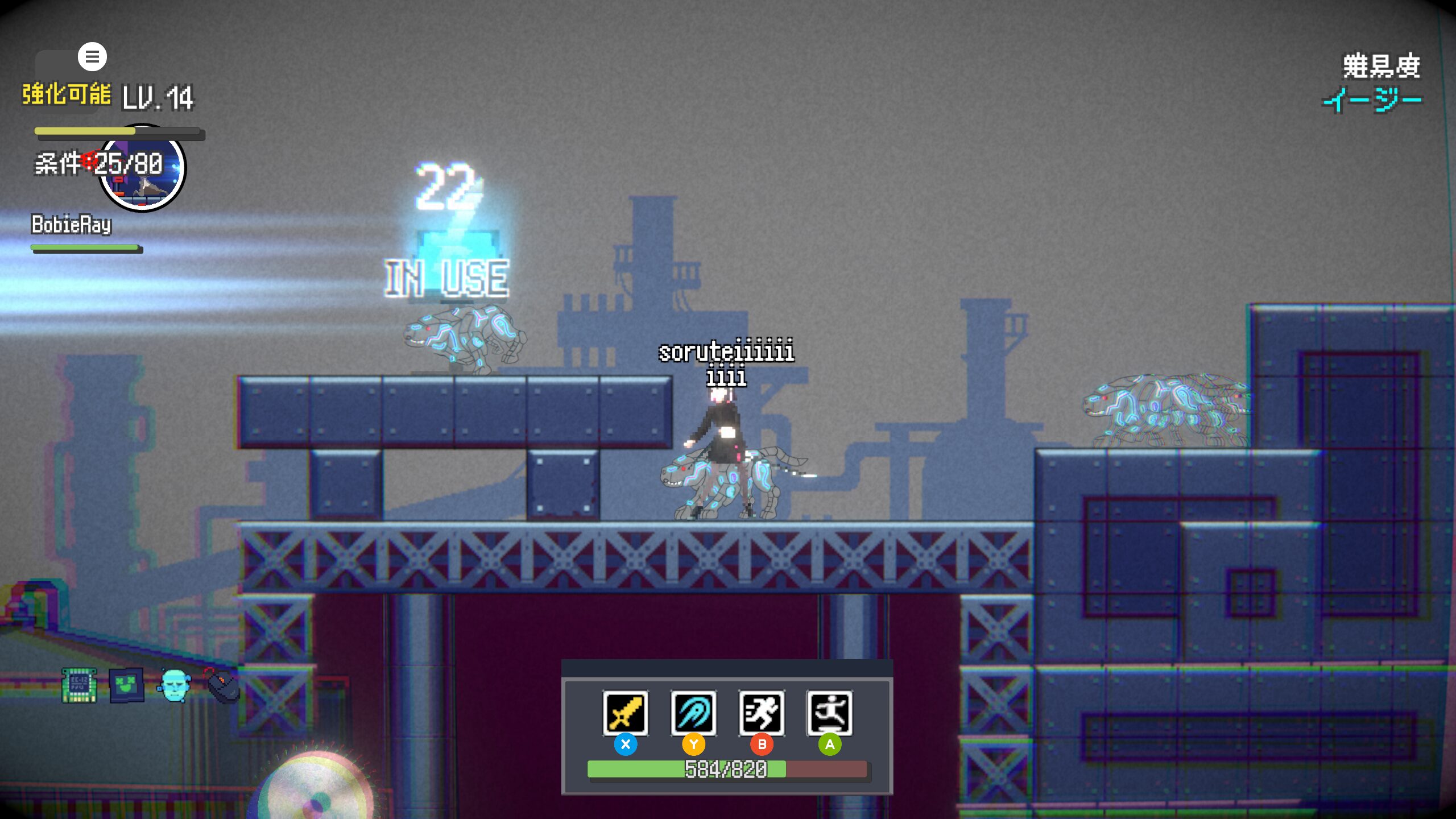The image size is (1456, 819).
Task: Trigger the running figure dash skill
Action: [x=762, y=713]
